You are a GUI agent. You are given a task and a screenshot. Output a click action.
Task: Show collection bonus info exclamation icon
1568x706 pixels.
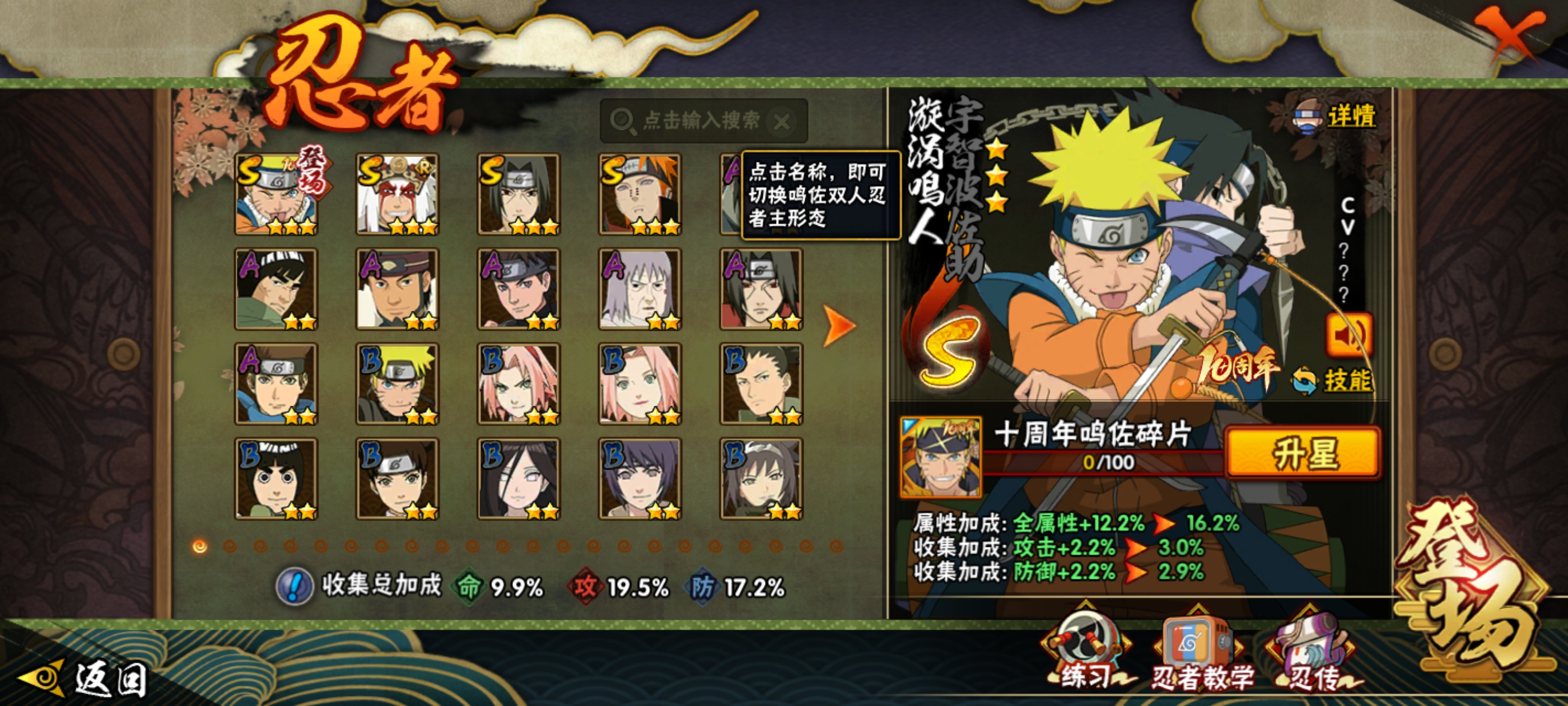(x=295, y=587)
